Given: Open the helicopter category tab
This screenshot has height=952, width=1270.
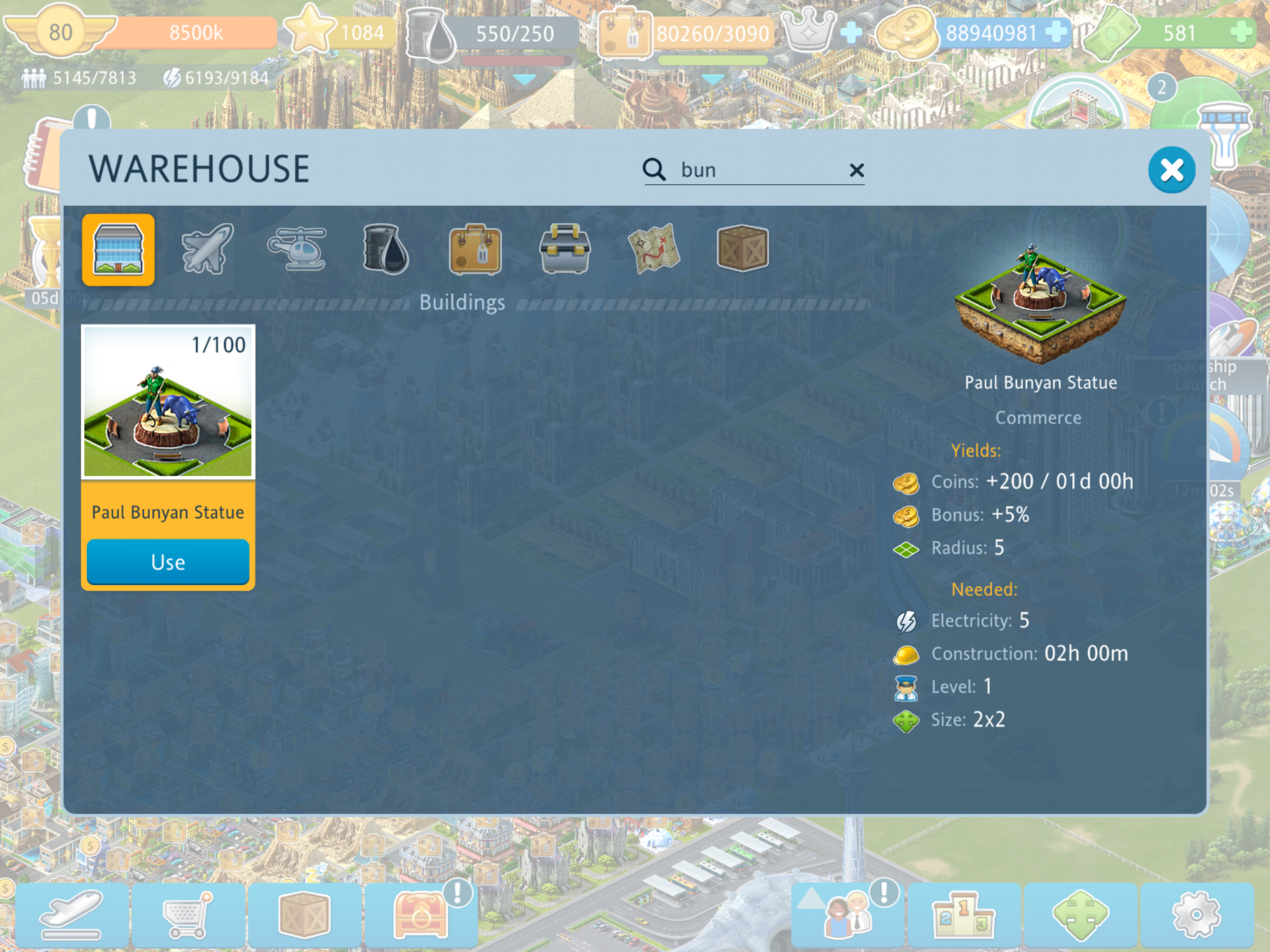Looking at the screenshot, I should [297, 249].
